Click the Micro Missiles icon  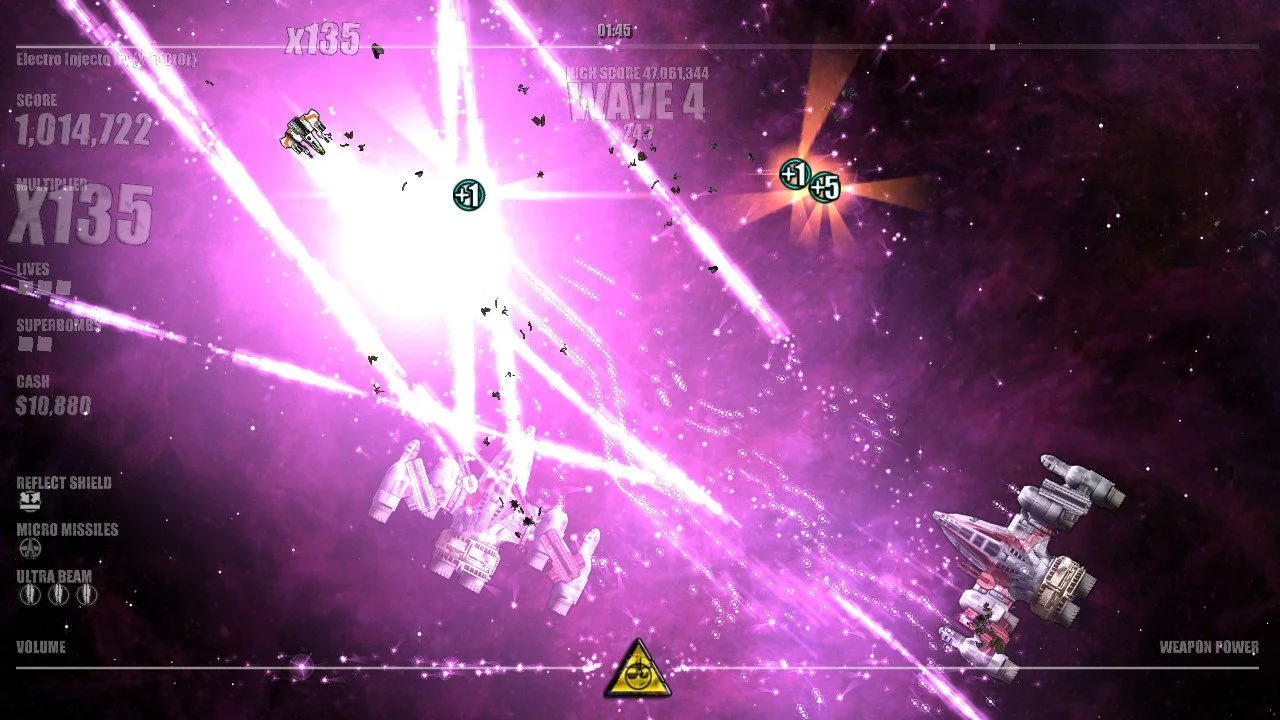[x=28, y=546]
